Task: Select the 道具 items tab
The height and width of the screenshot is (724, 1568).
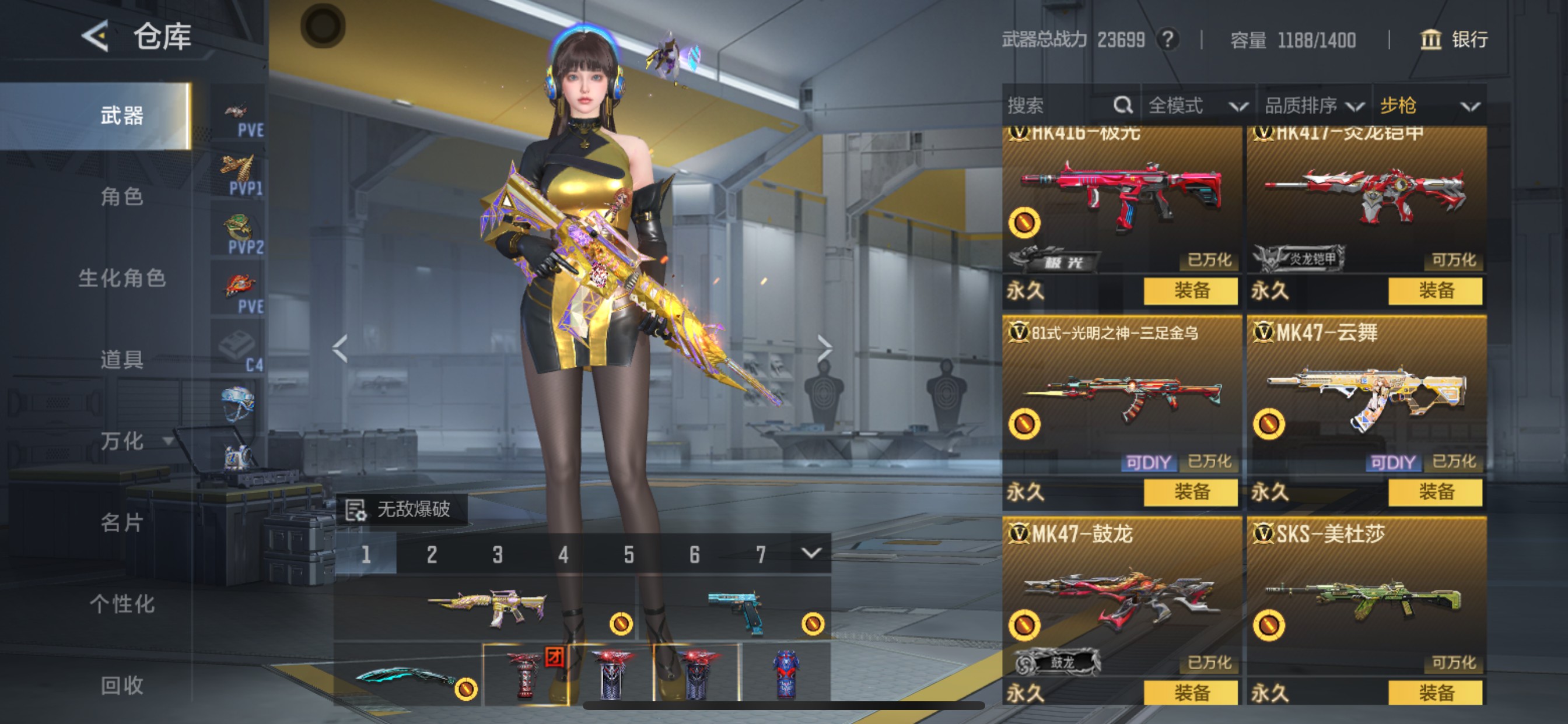Action: point(122,360)
